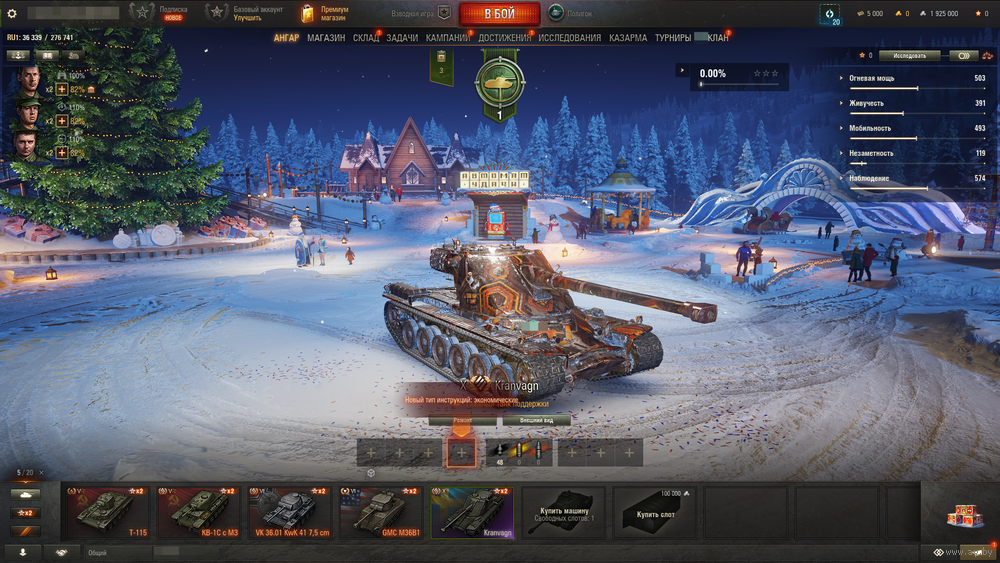Pick the GMC M36B1 tank
The width and height of the screenshot is (1000, 563).
[x=385, y=513]
